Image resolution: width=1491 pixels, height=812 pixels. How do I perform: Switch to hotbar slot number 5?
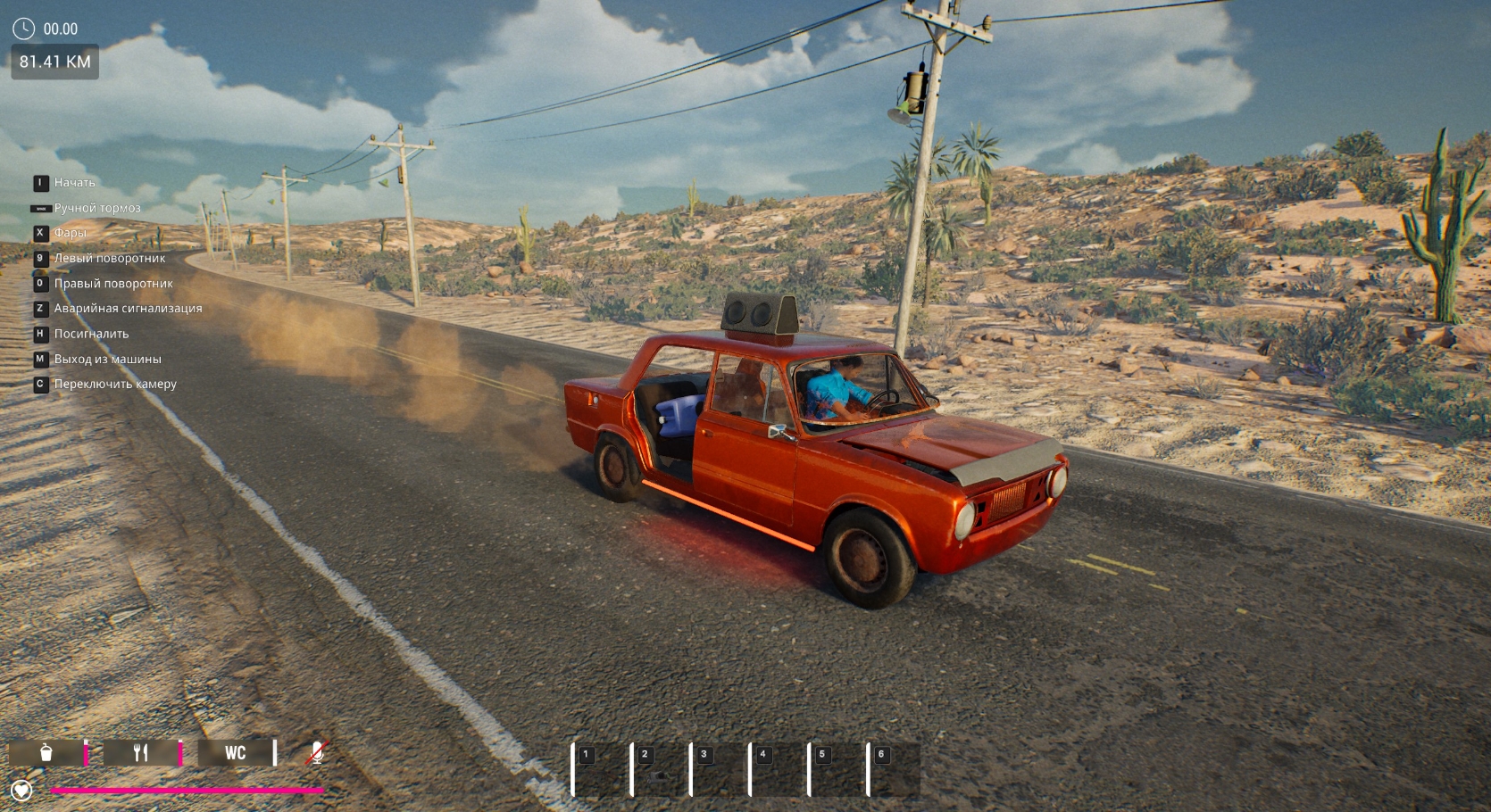837,769
